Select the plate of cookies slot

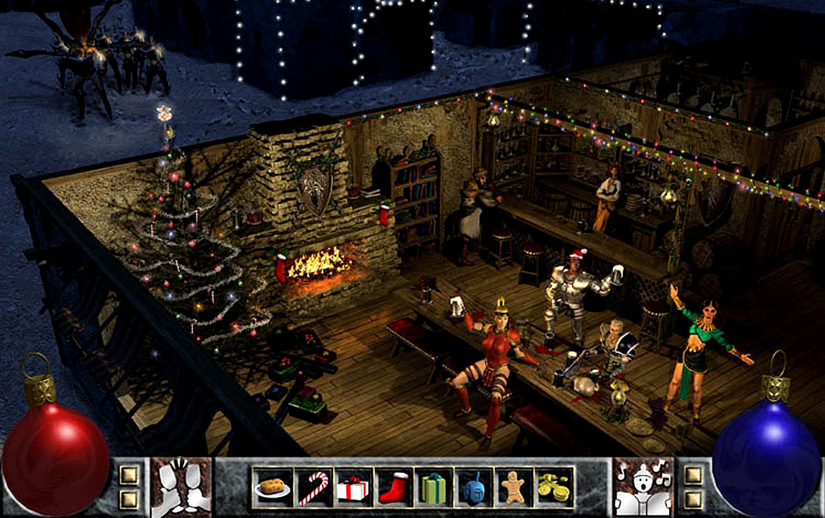(x=273, y=487)
